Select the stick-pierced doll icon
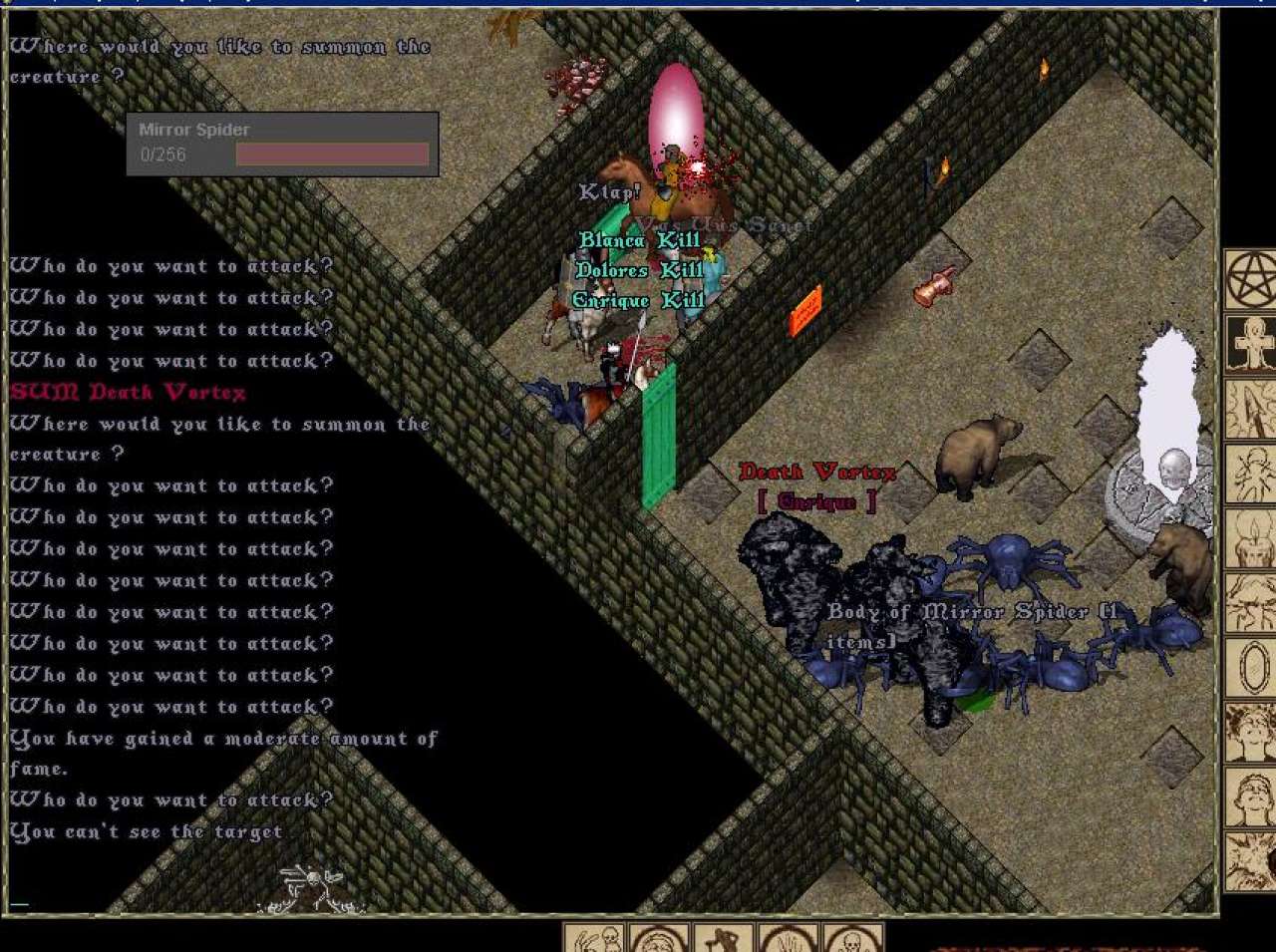The height and width of the screenshot is (952, 1276). [1250, 473]
